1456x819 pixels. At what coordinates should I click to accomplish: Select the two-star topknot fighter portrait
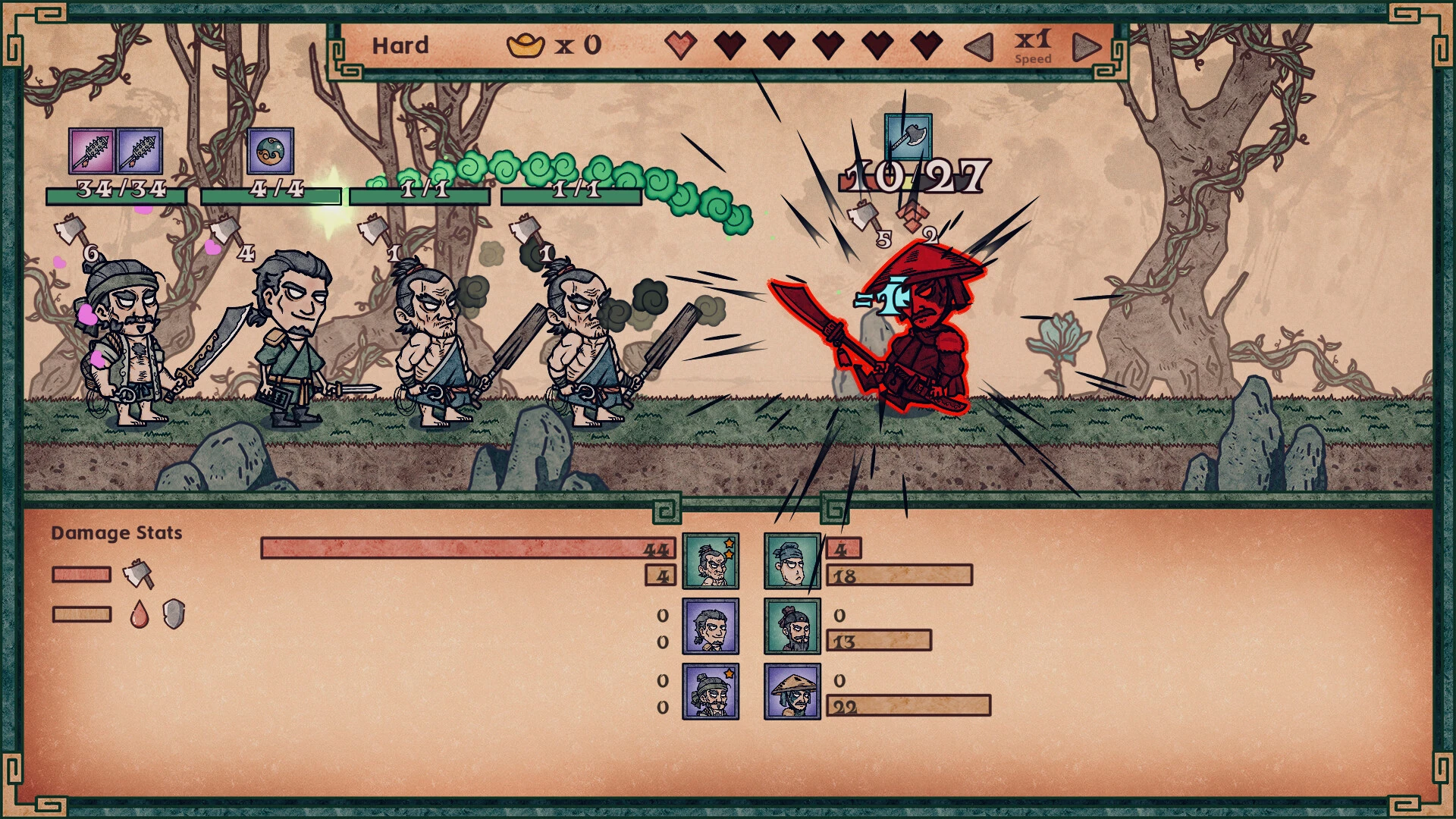pyautogui.click(x=711, y=561)
